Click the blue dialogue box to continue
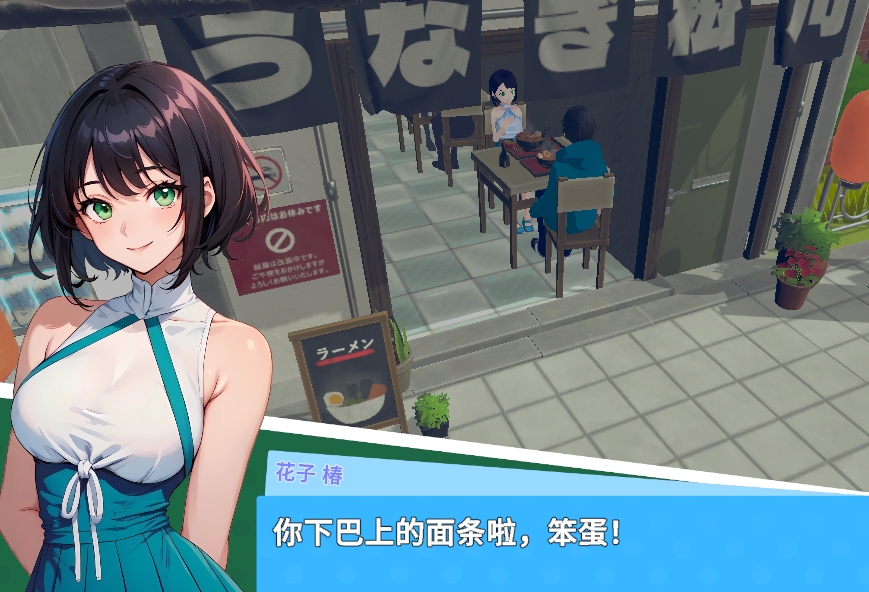Image resolution: width=869 pixels, height=592 pixels. pyautogui.click(x=560, y=542)
